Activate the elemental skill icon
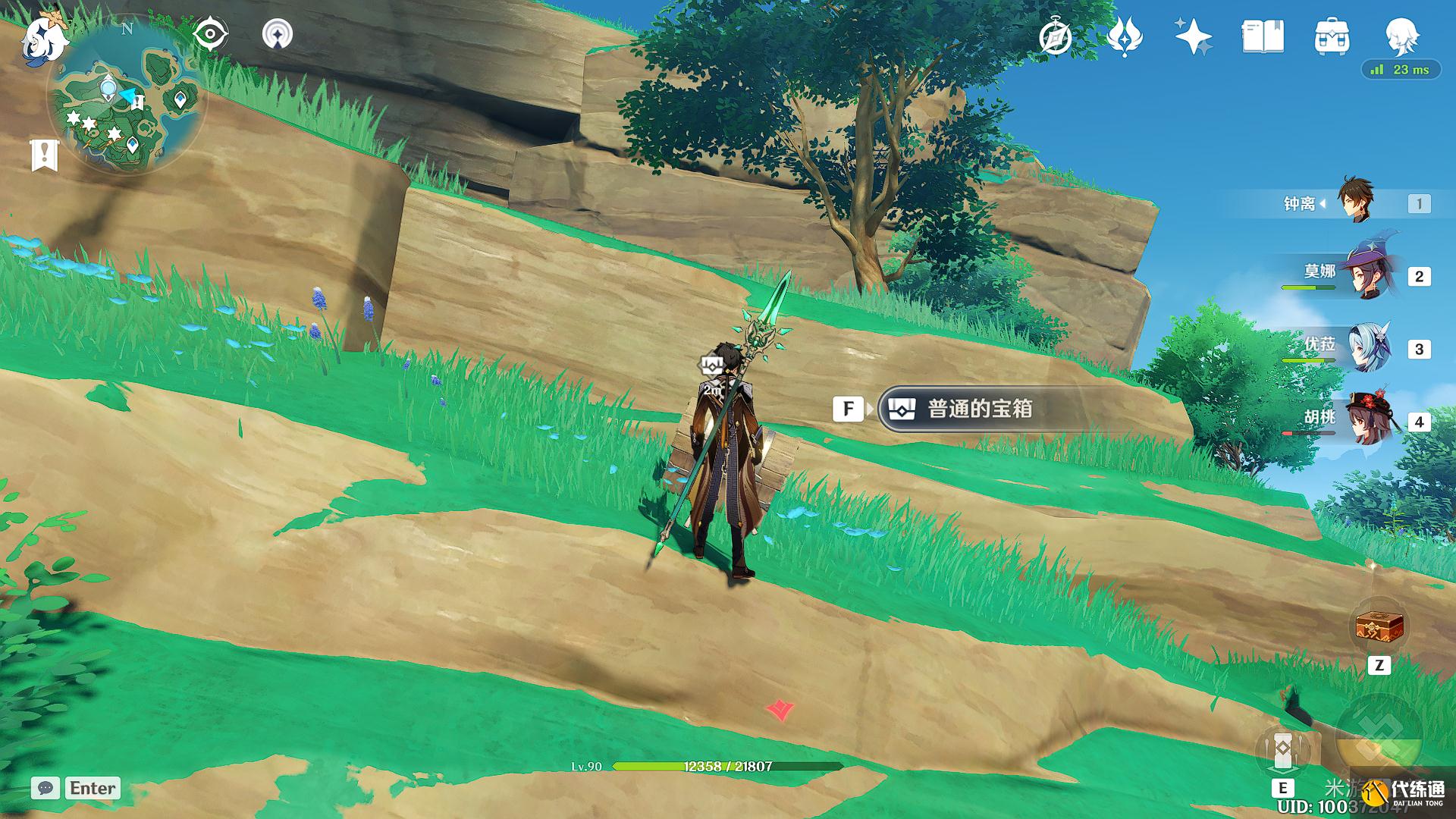1456x819 pixels. click(1283, 749)
